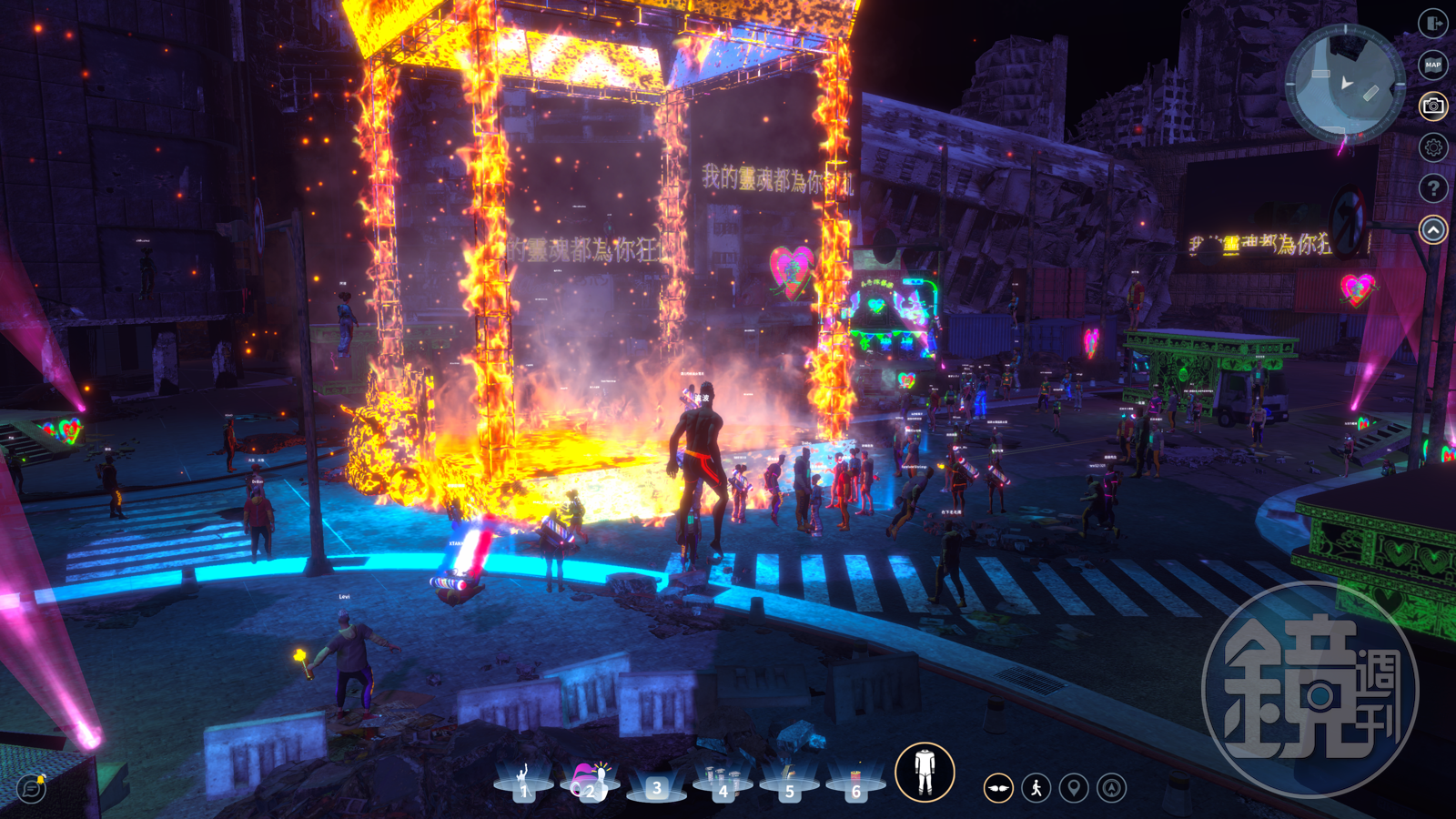Open the MAP button
This screenshot has height=819, width=1456.
[1433, 65]
